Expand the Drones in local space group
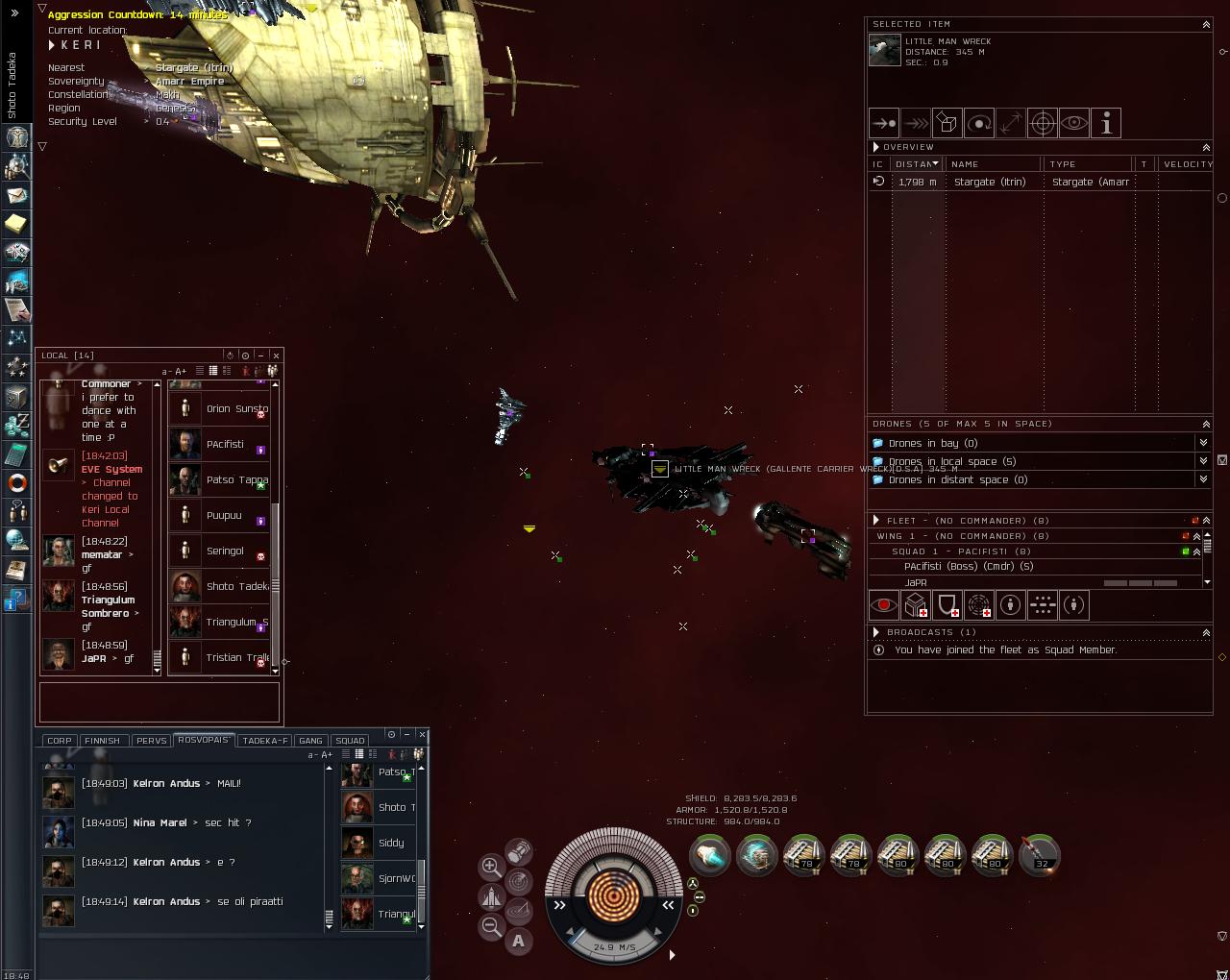 1203,461
